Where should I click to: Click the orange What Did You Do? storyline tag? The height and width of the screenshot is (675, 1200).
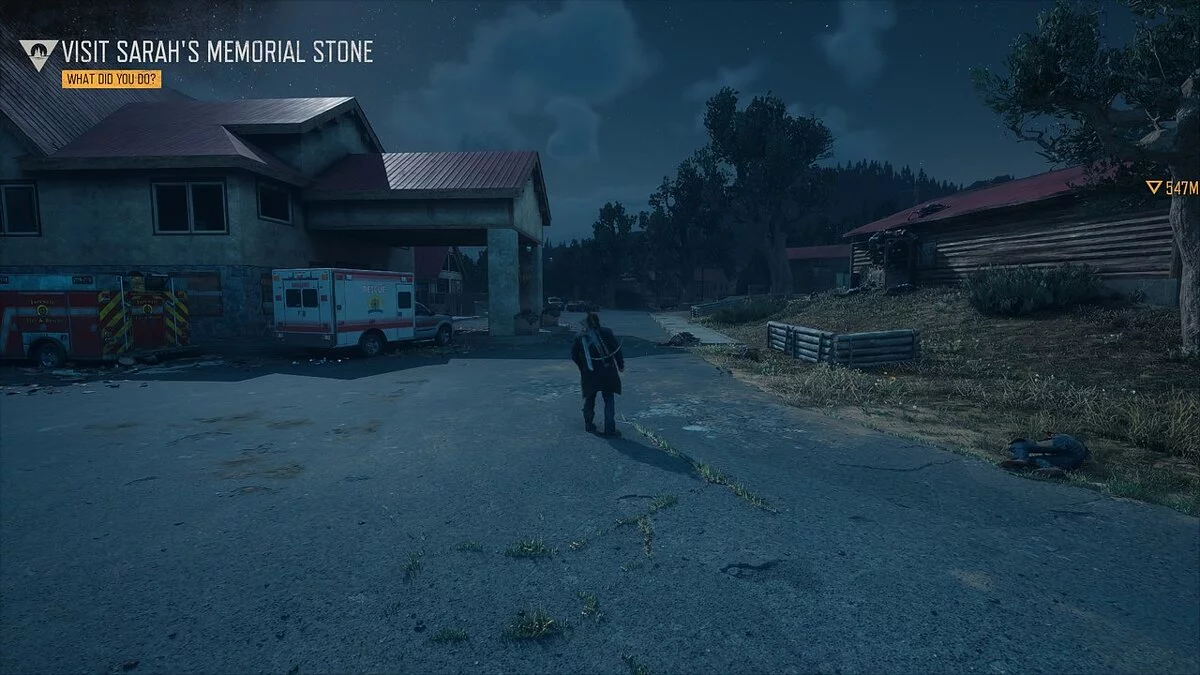tap(111, 80)
